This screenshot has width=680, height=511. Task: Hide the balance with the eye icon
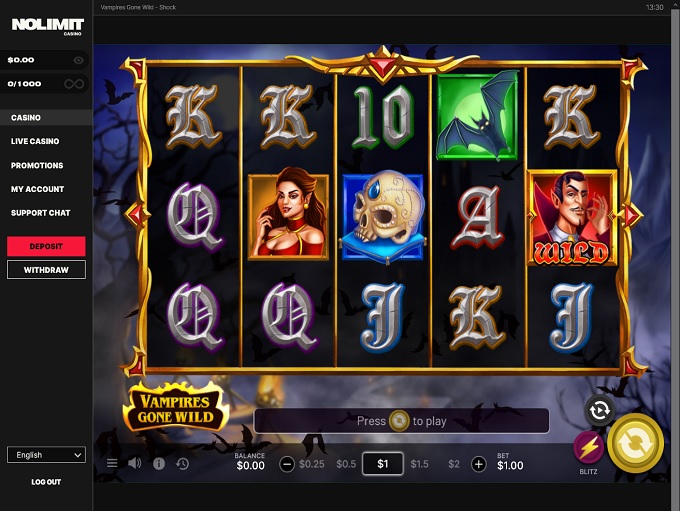pyautogui.click(x=78, y=60)
